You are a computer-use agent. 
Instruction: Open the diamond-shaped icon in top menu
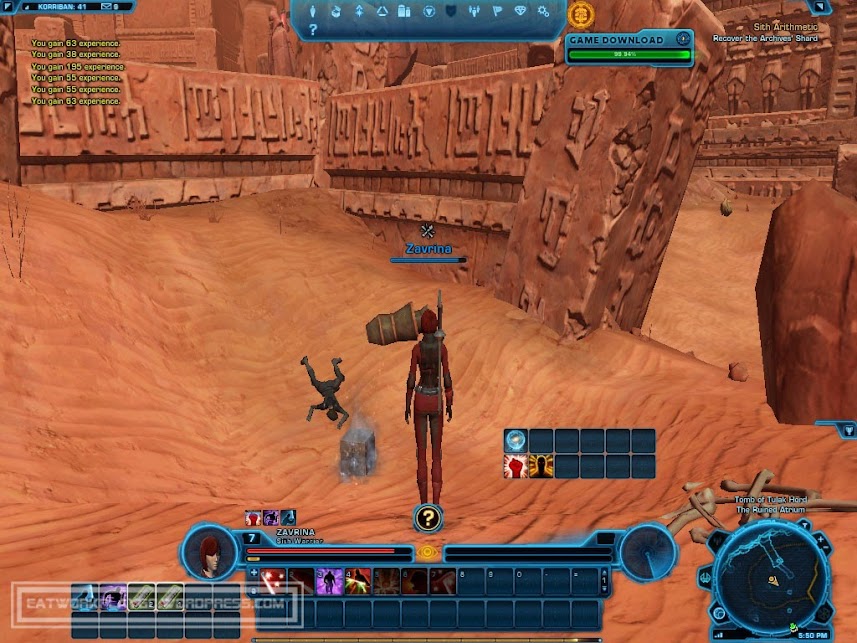click(x=520, y=12)
